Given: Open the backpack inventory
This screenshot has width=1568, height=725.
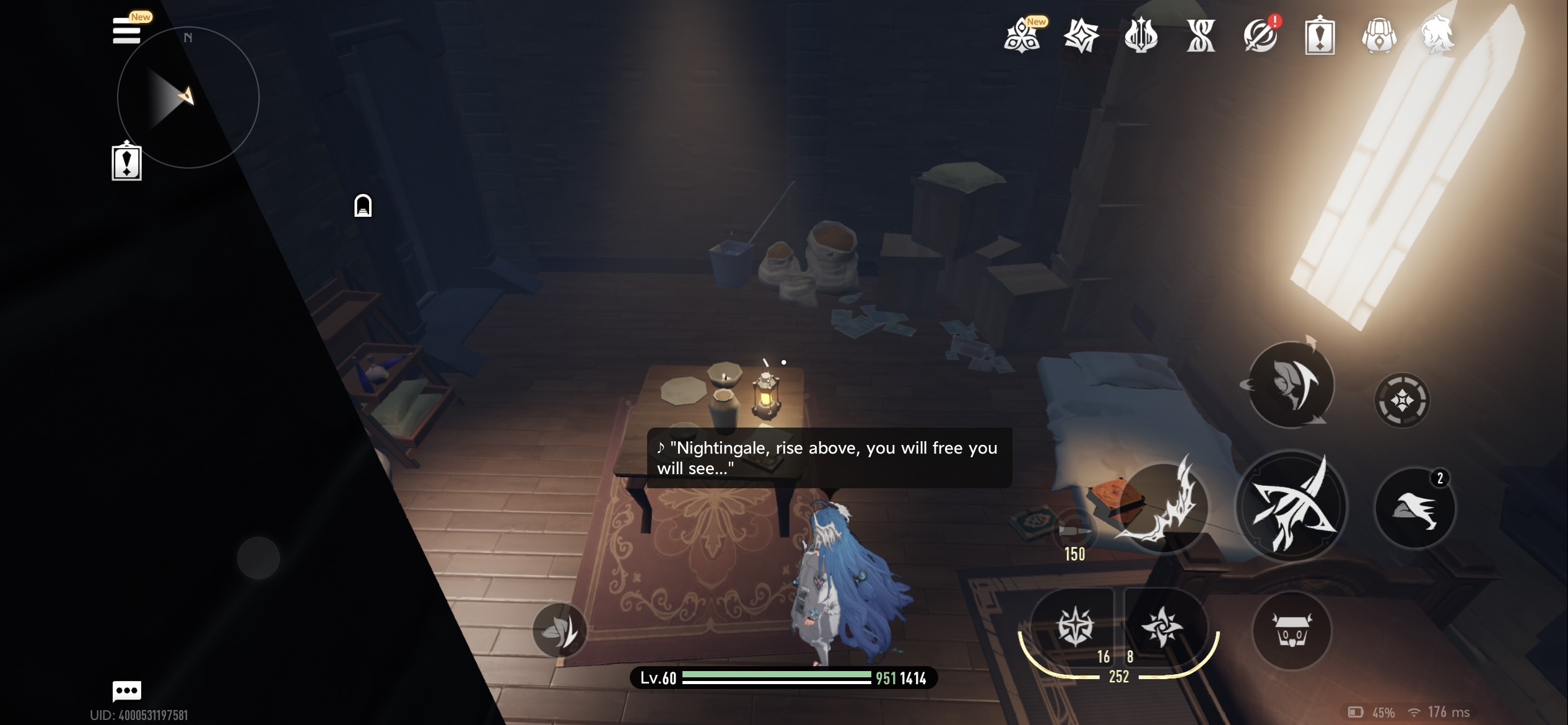Looking at the screenshot, I should (x=1379, y=36).
